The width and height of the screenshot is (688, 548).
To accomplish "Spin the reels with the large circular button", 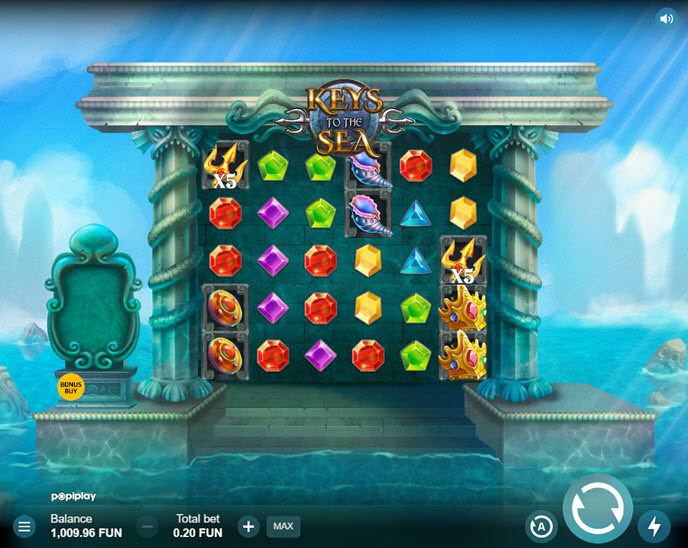I will tap(598, 508).
